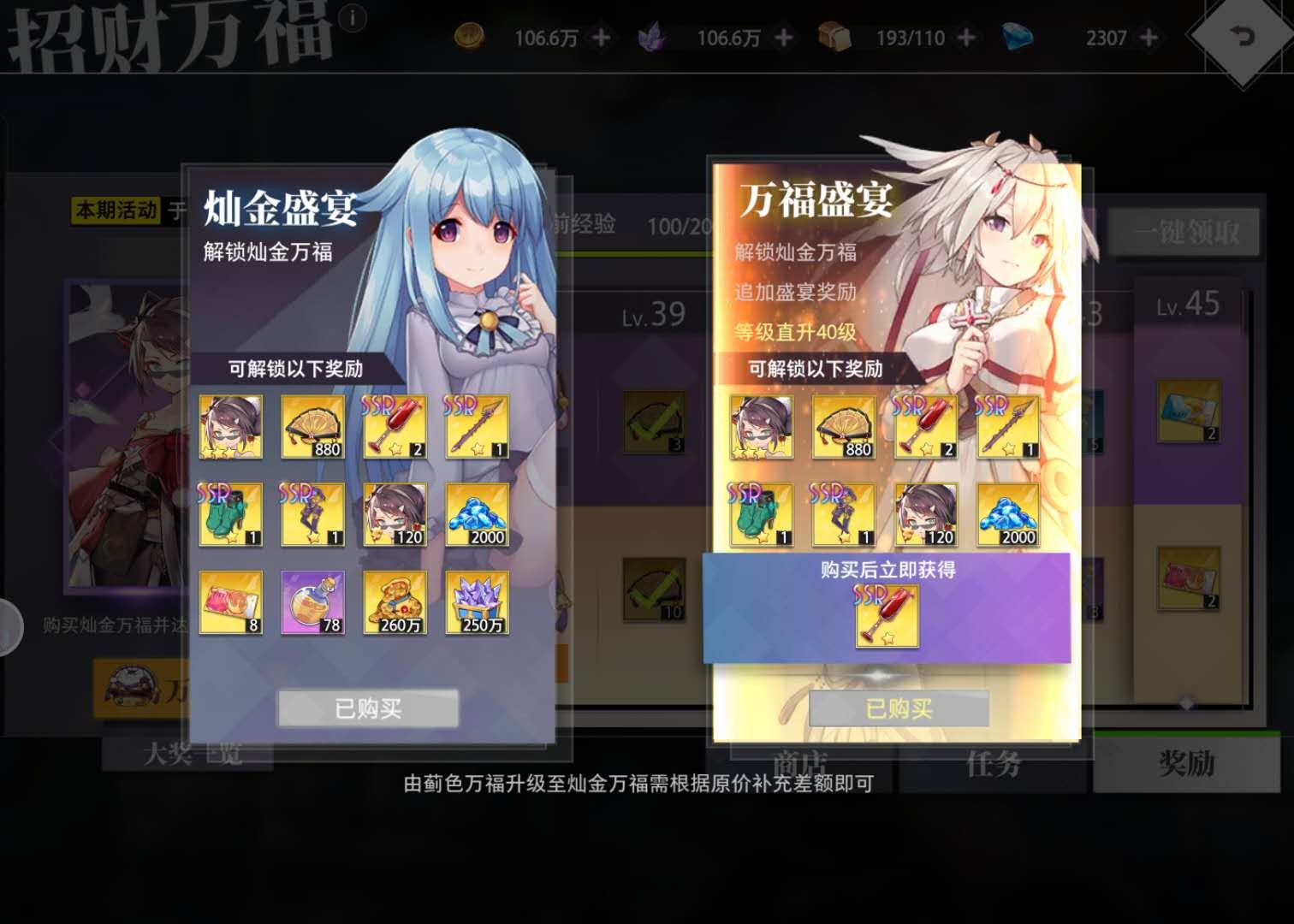Click the blue gem pile icon showing 2000
This screenshot has width=1294, height=924.
coord(477,514)
